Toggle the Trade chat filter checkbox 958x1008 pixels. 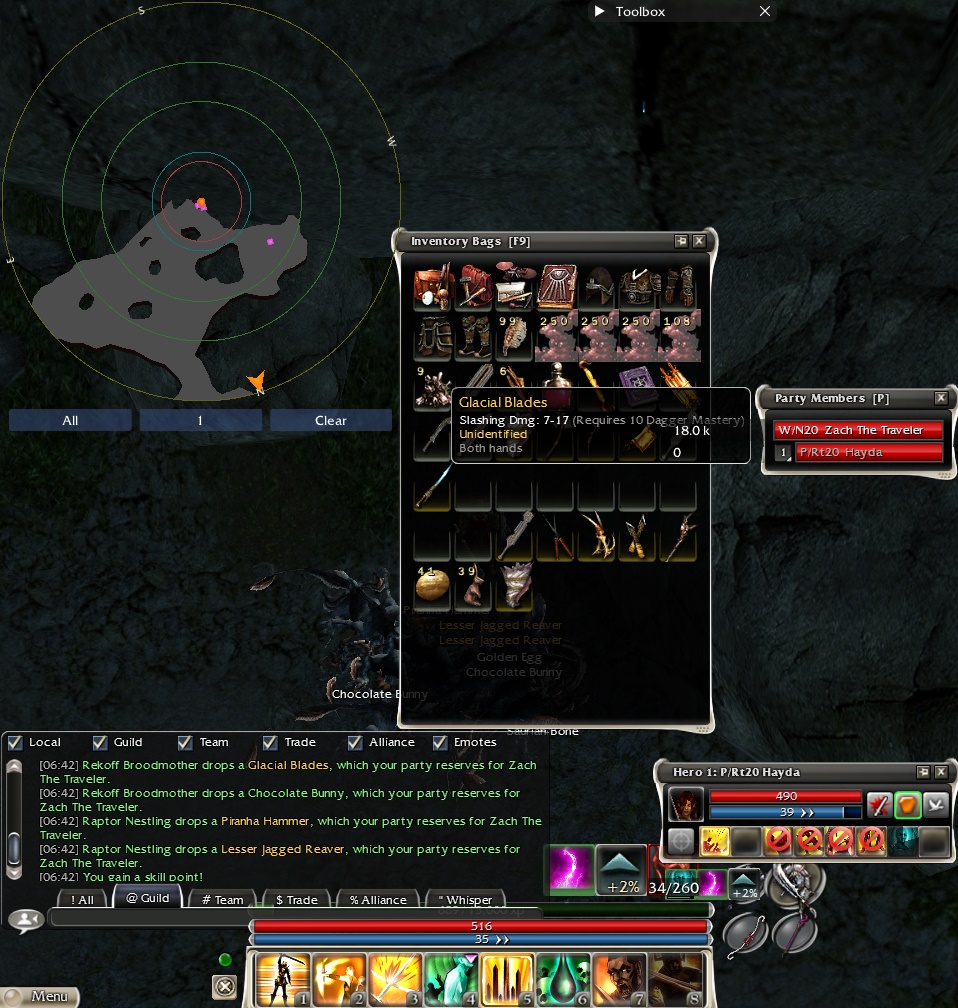pos(270,743)
